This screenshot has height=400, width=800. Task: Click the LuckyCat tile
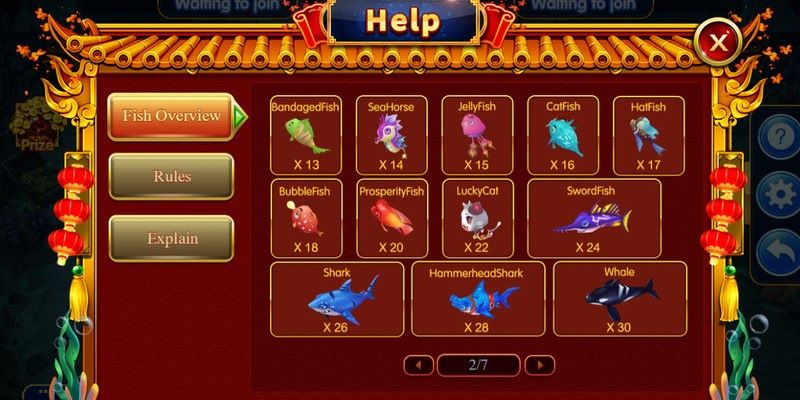tap(477, 217)
